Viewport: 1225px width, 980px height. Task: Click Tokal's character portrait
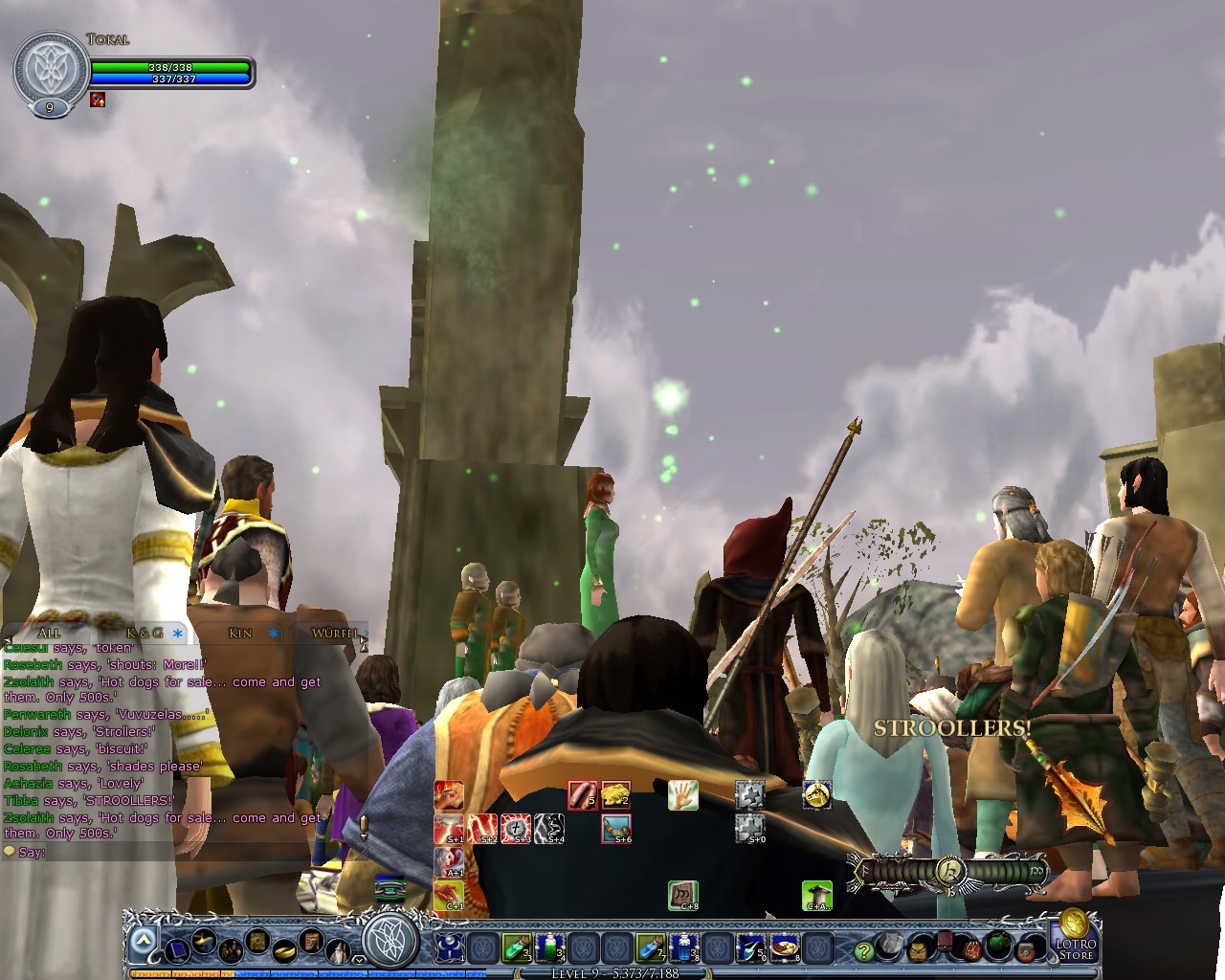tap(48, 67)
